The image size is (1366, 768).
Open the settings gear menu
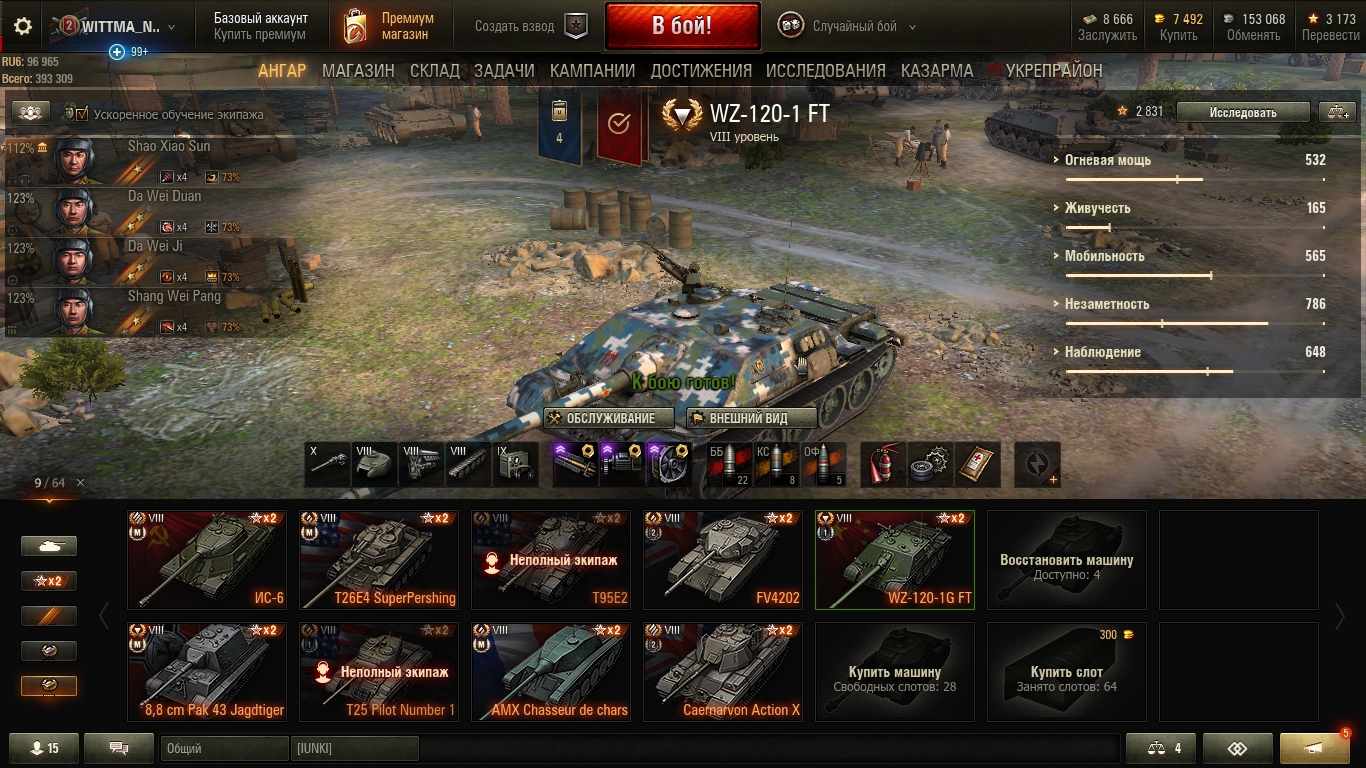[x=23, y=27]
